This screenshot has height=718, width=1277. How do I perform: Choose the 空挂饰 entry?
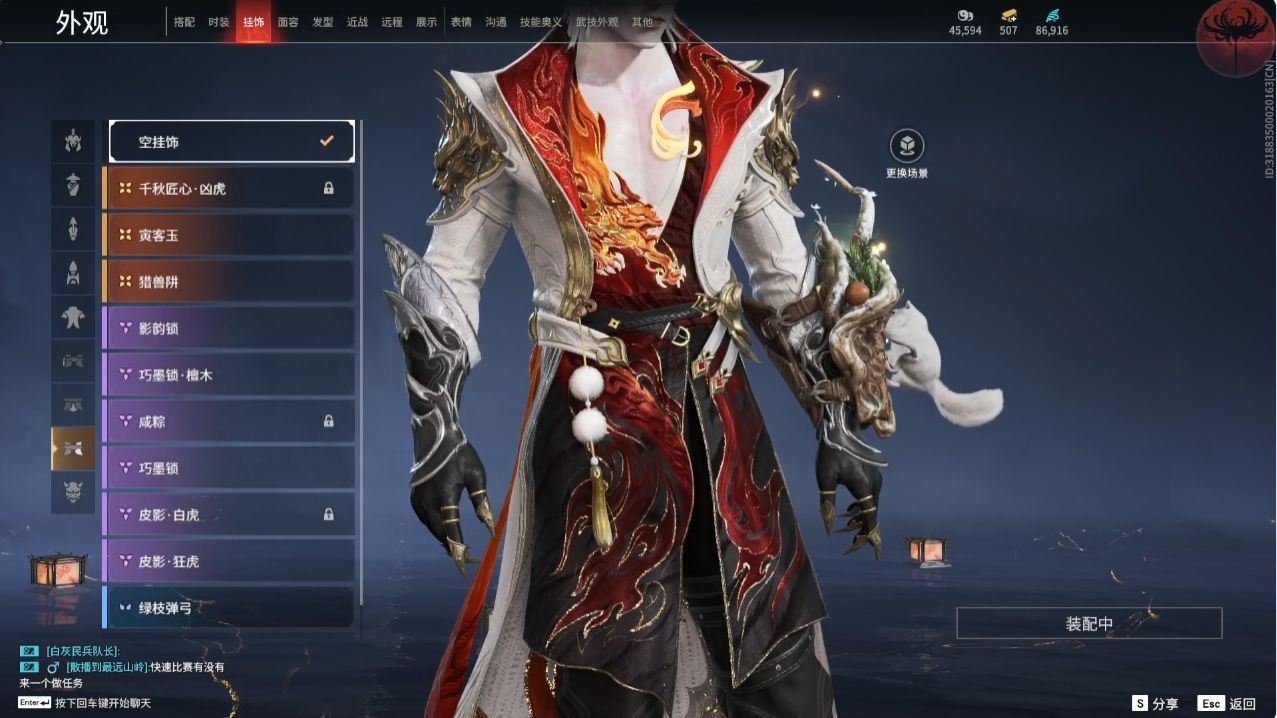(x=231, y=142)
